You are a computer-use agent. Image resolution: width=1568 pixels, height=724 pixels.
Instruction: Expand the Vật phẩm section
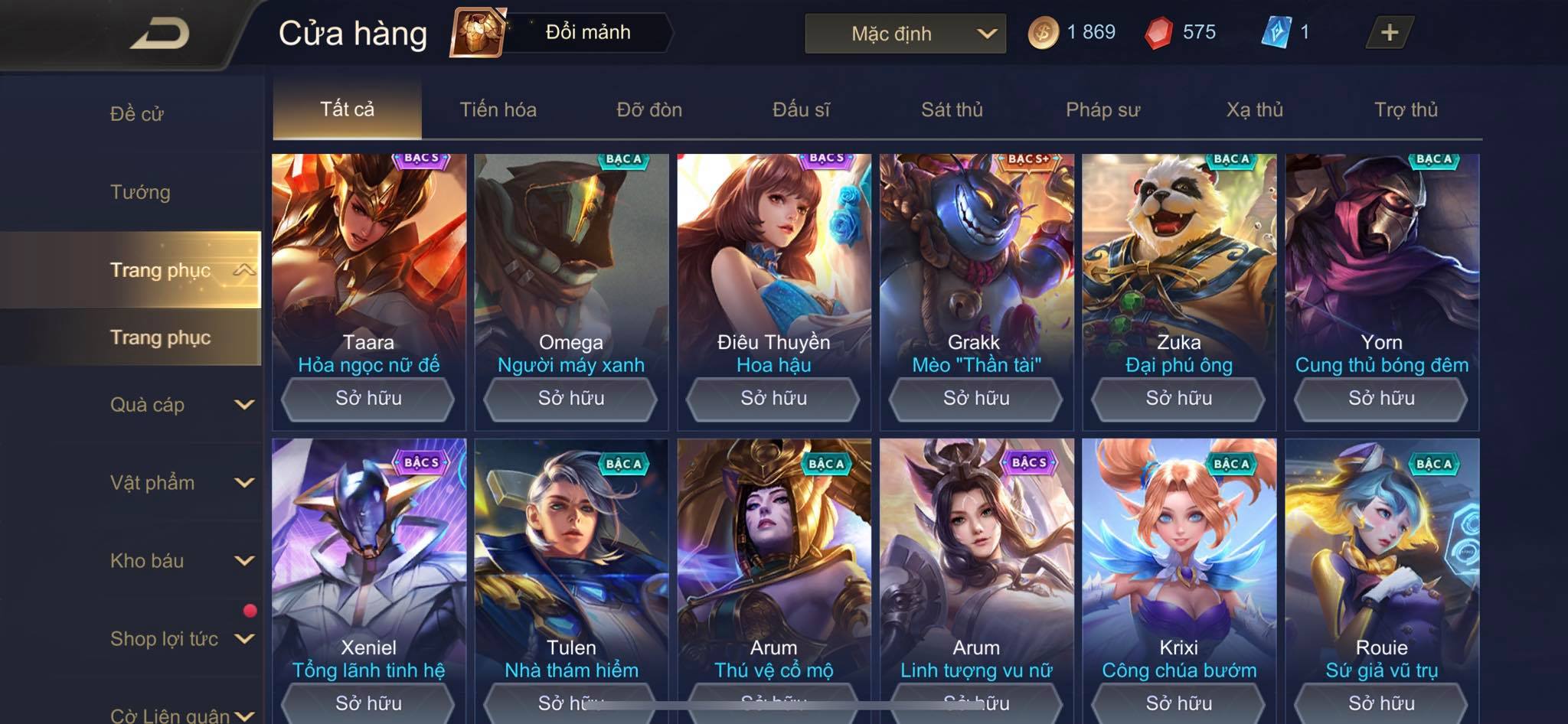181,483
